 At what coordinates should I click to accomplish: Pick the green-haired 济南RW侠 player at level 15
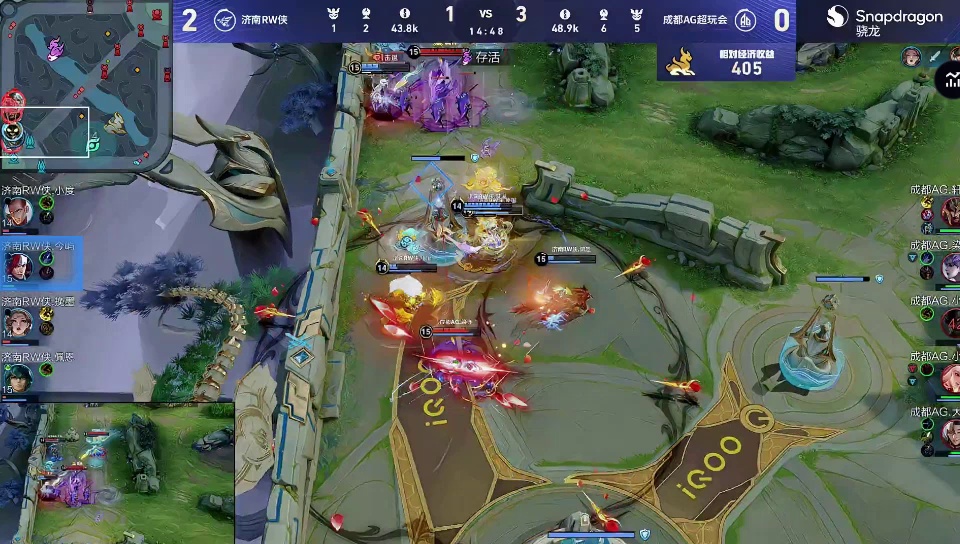coord(18,376)
